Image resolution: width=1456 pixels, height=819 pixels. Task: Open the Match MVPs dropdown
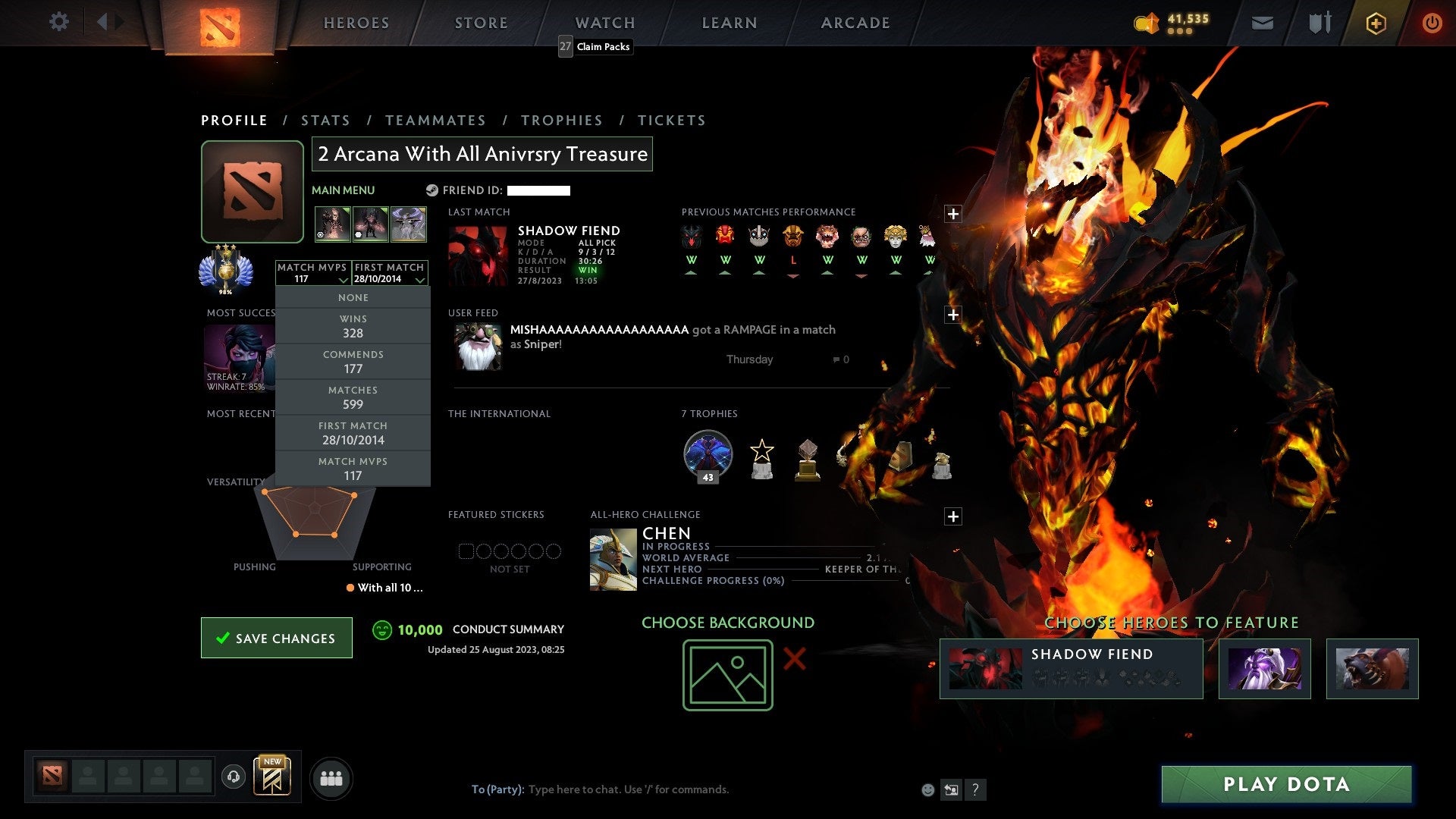coord(312,273)
